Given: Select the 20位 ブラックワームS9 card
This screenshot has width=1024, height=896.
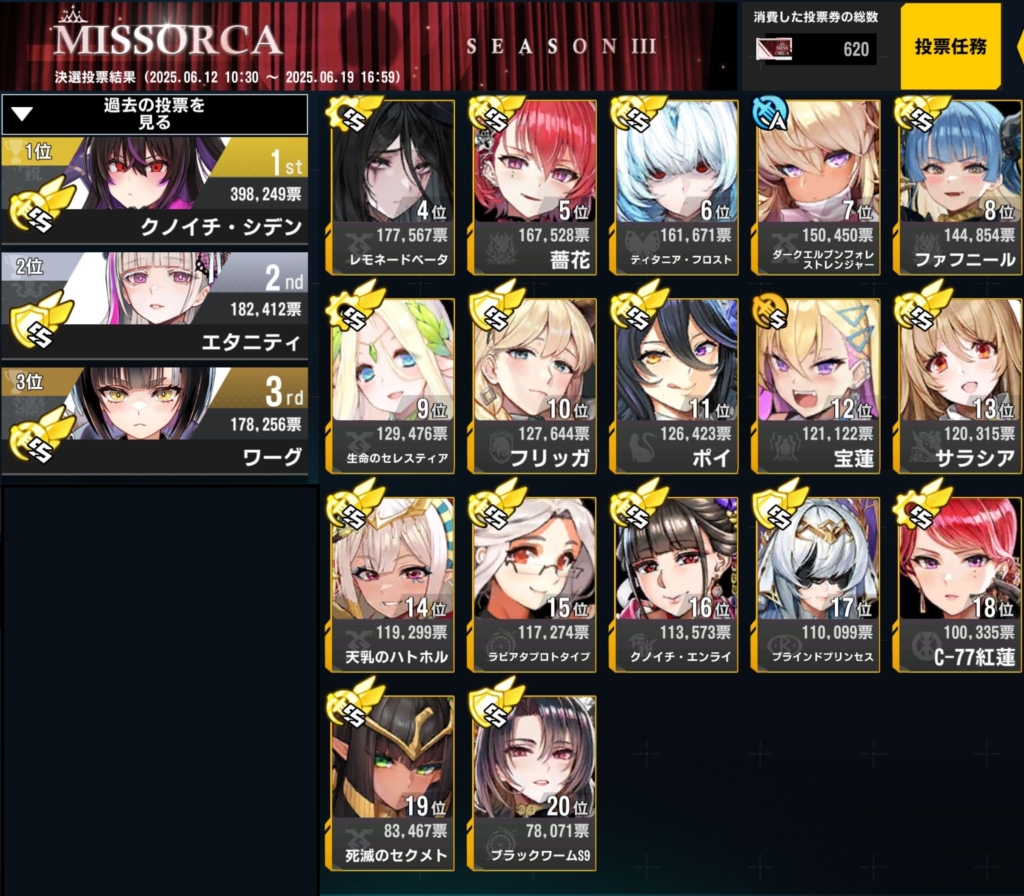Looking at the screenshot, I should [x=535, y=783].
